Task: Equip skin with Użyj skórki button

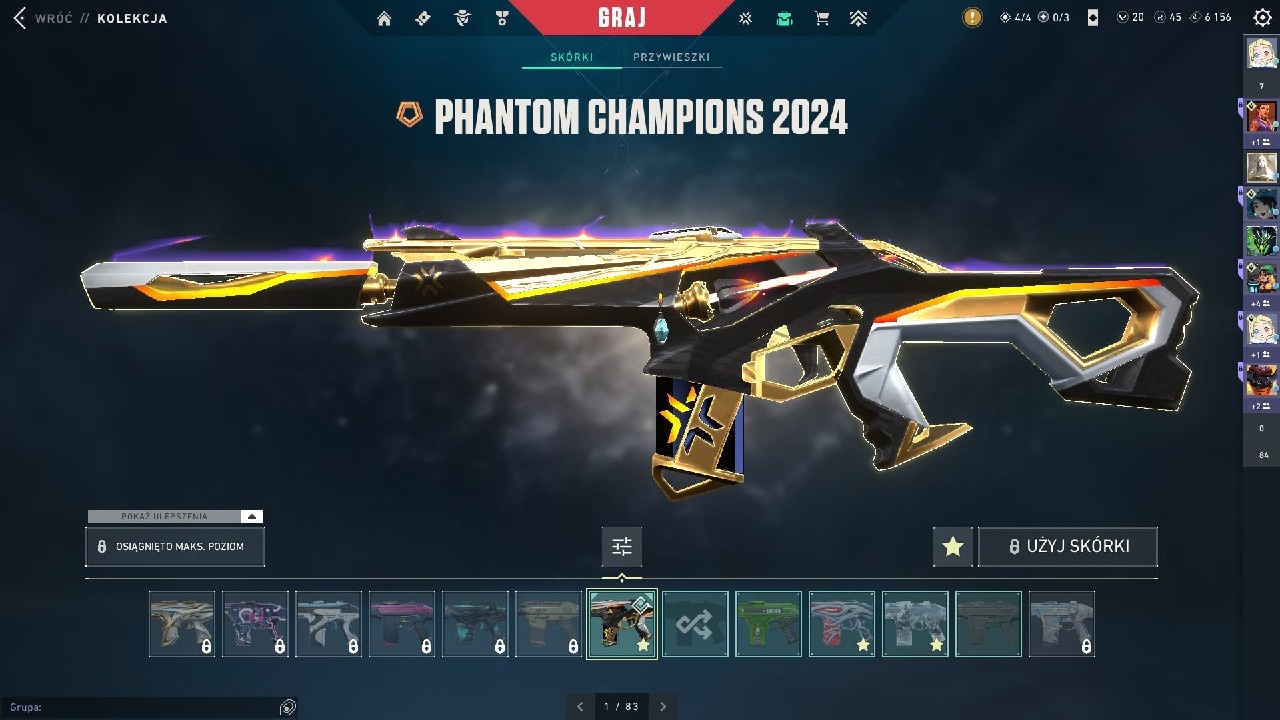Action: tap(1067, 547)
